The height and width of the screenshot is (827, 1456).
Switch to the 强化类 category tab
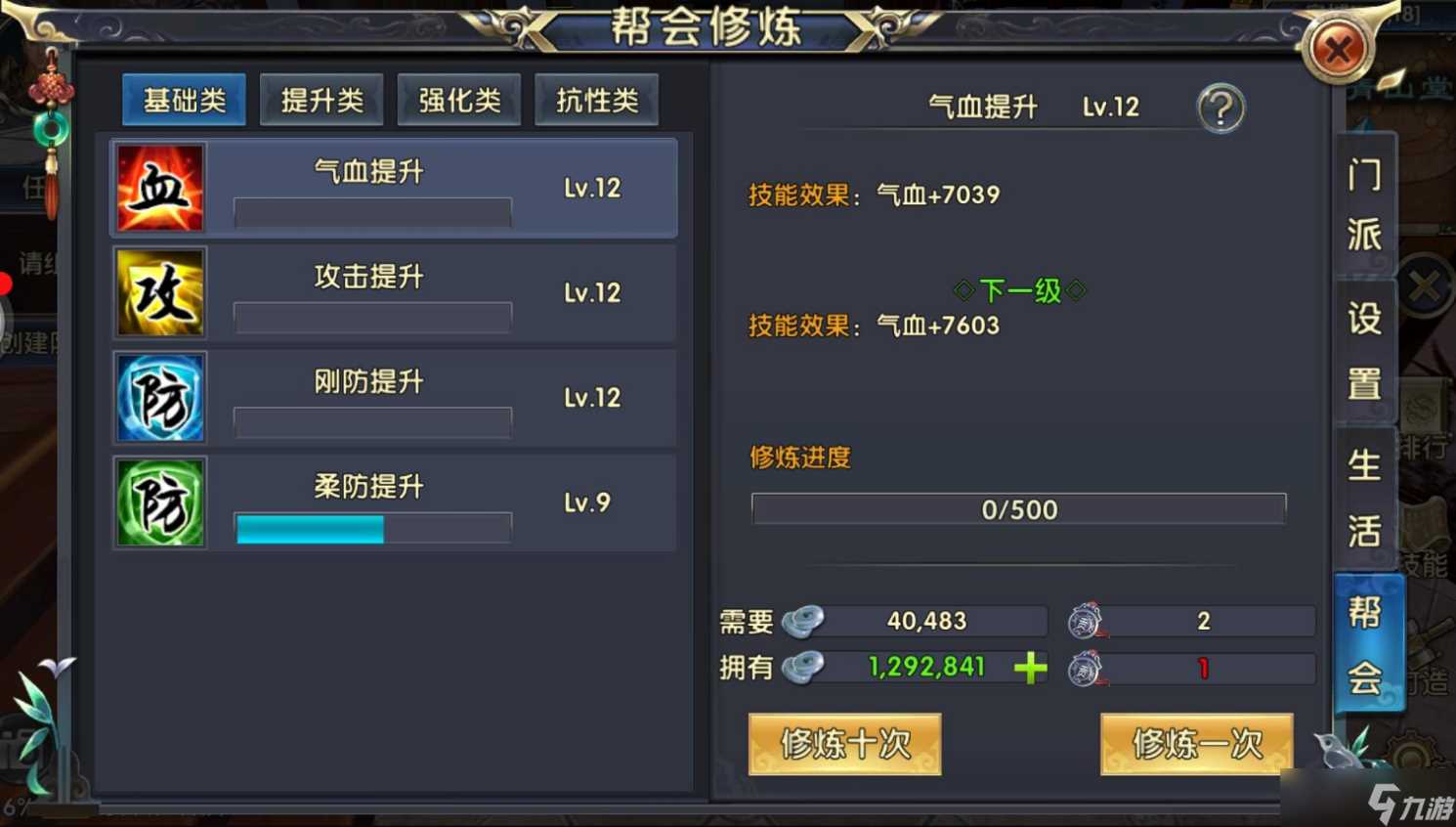point(459,99)
